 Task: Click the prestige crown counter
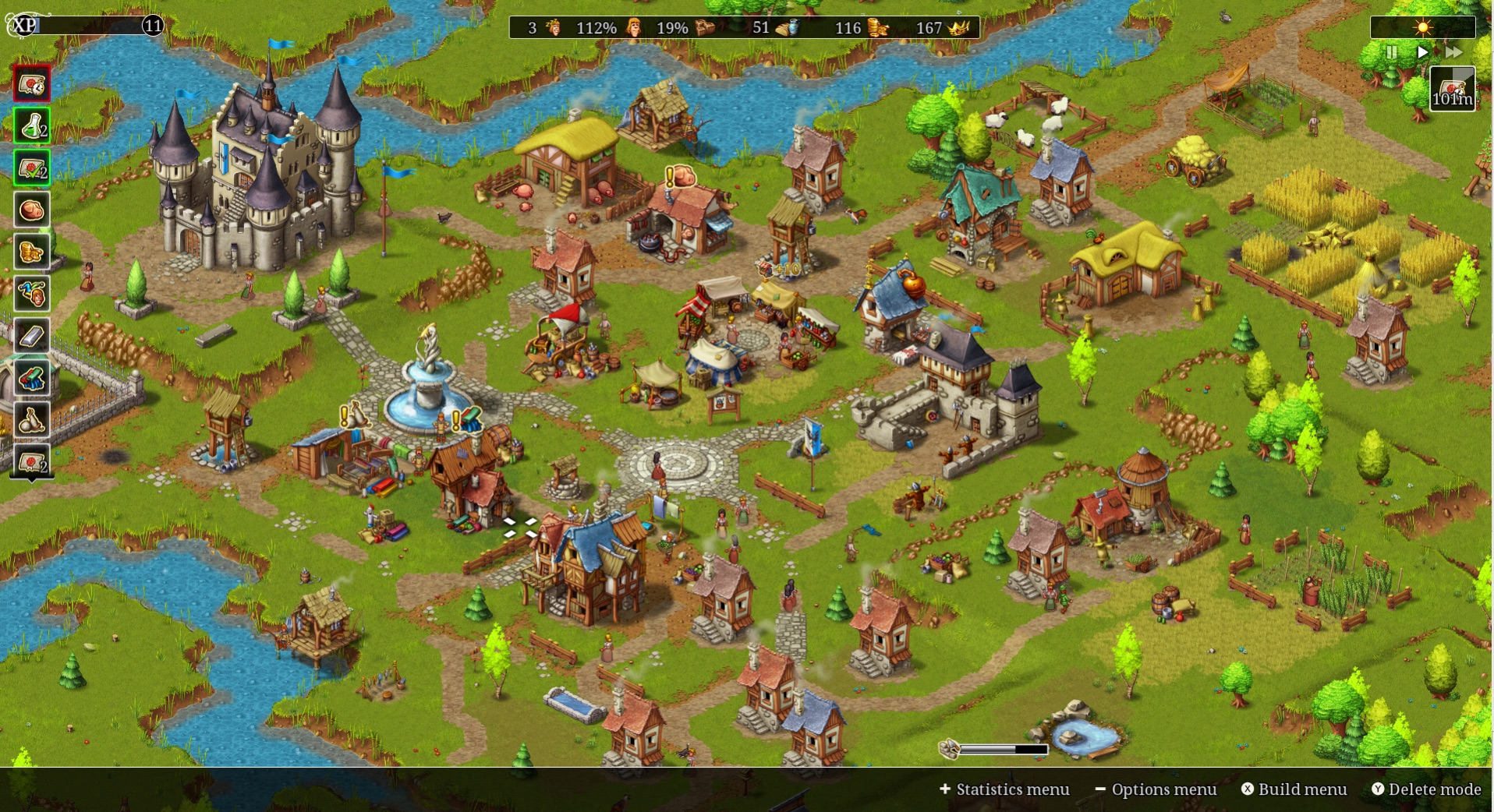943,27
